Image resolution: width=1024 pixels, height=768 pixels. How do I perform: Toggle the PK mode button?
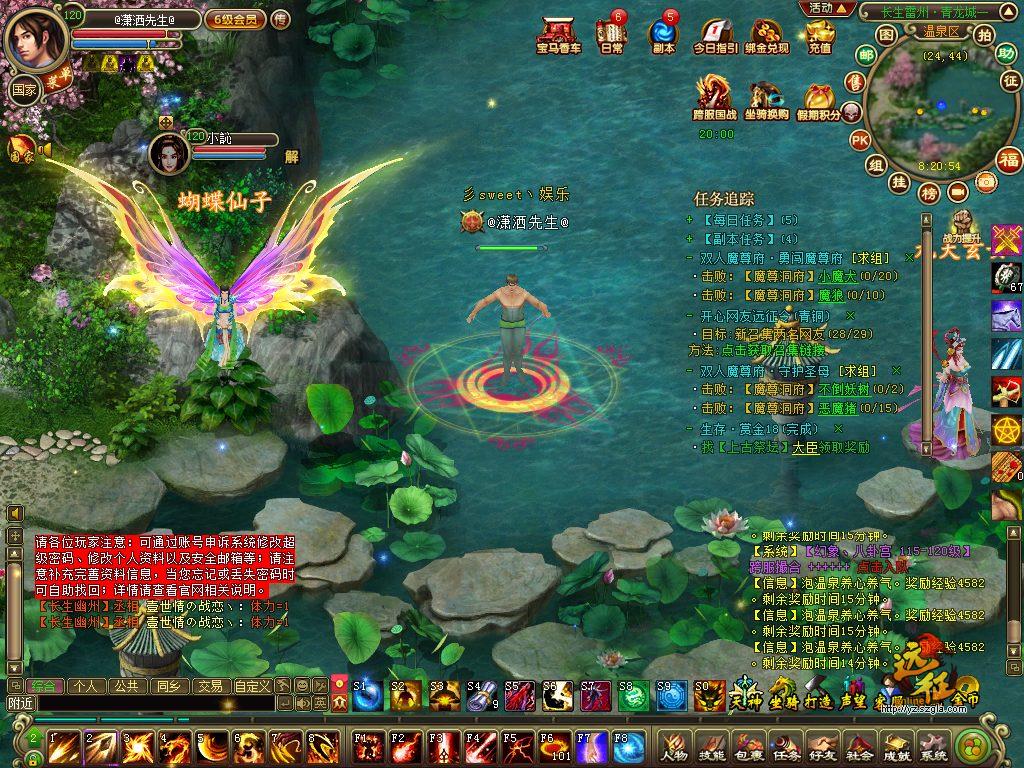click(860, 141)
